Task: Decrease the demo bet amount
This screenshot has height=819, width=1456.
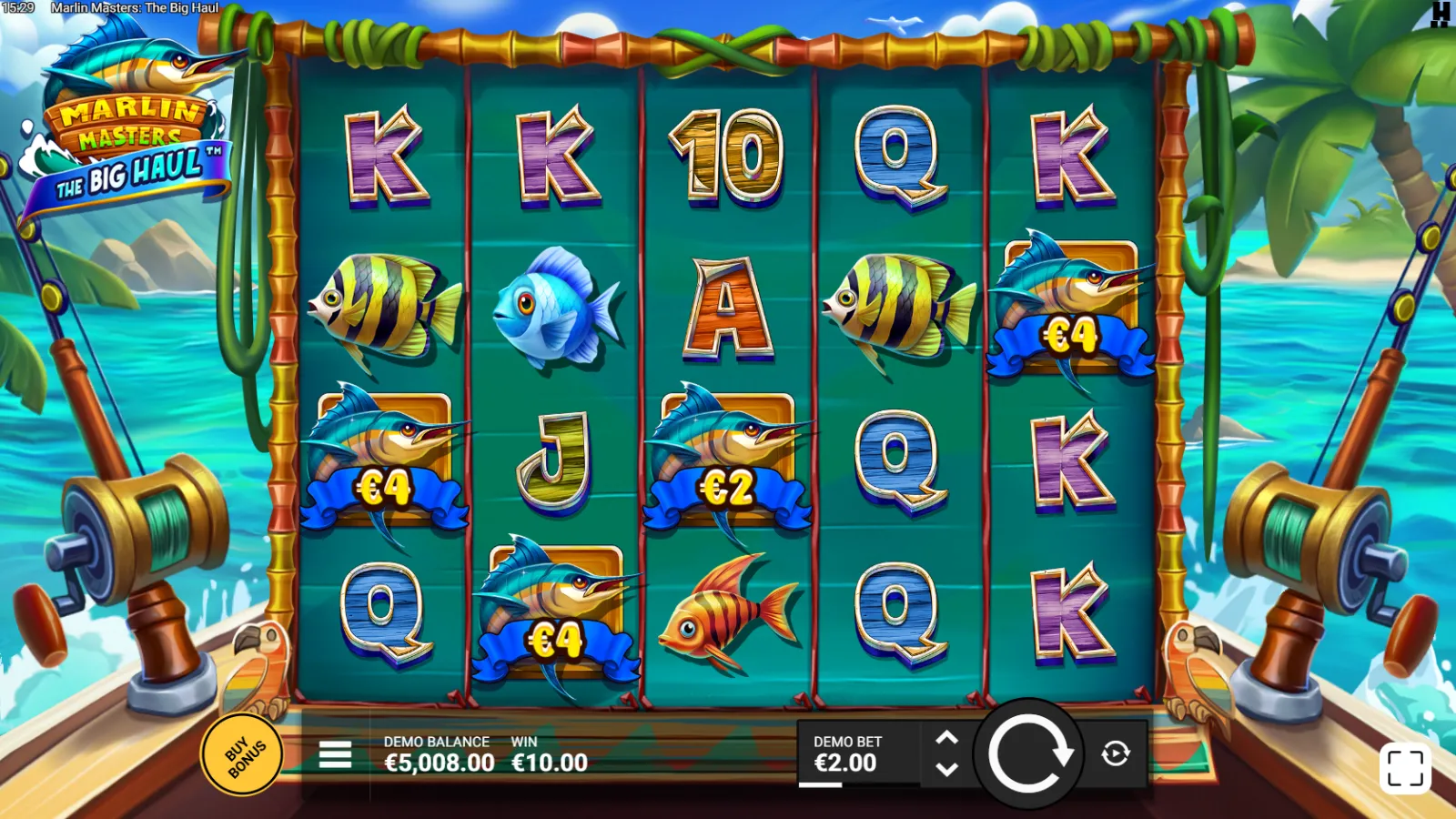Action: click(946, 770)
